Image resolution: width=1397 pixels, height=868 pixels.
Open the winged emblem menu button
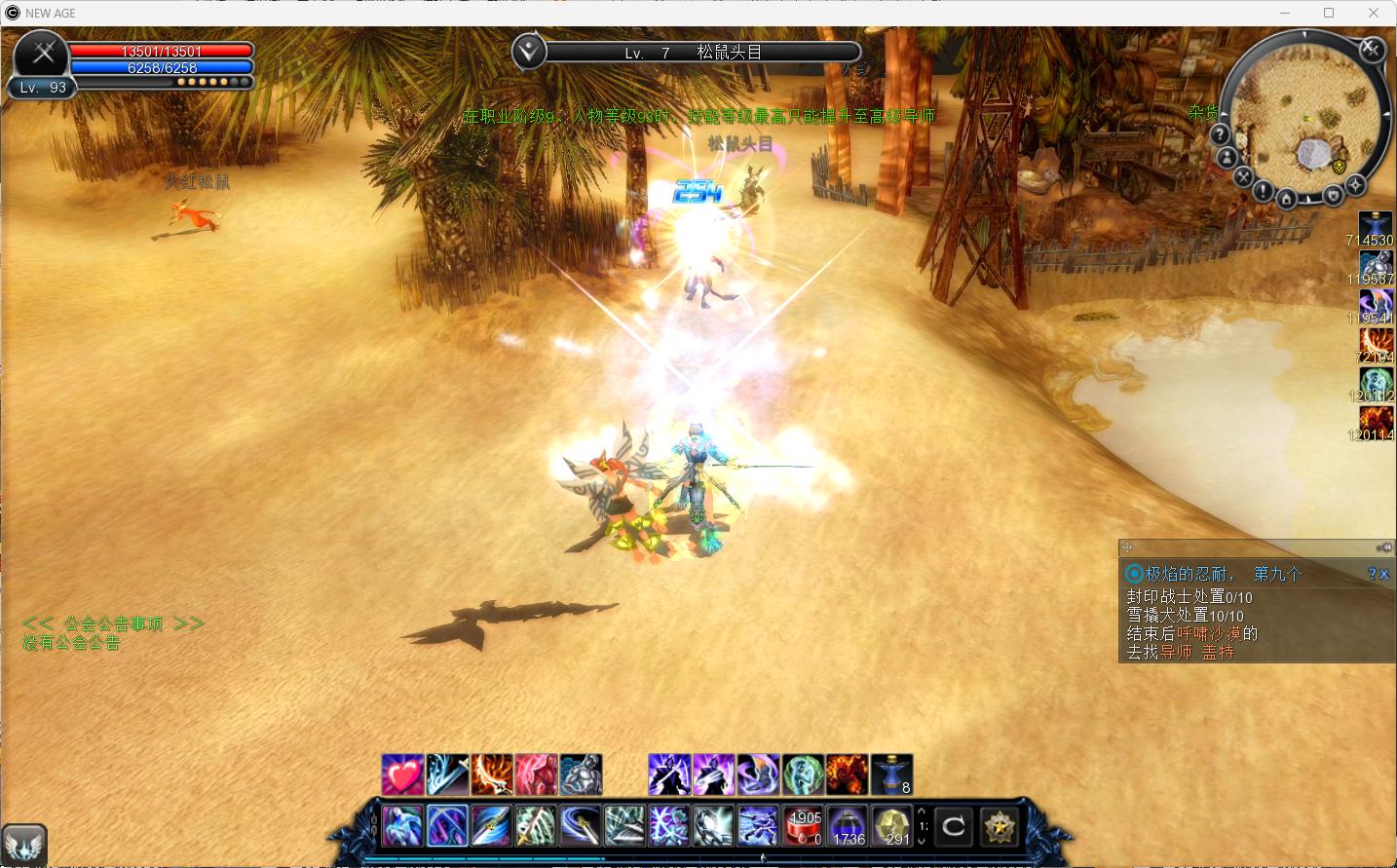tap(24, 844)
